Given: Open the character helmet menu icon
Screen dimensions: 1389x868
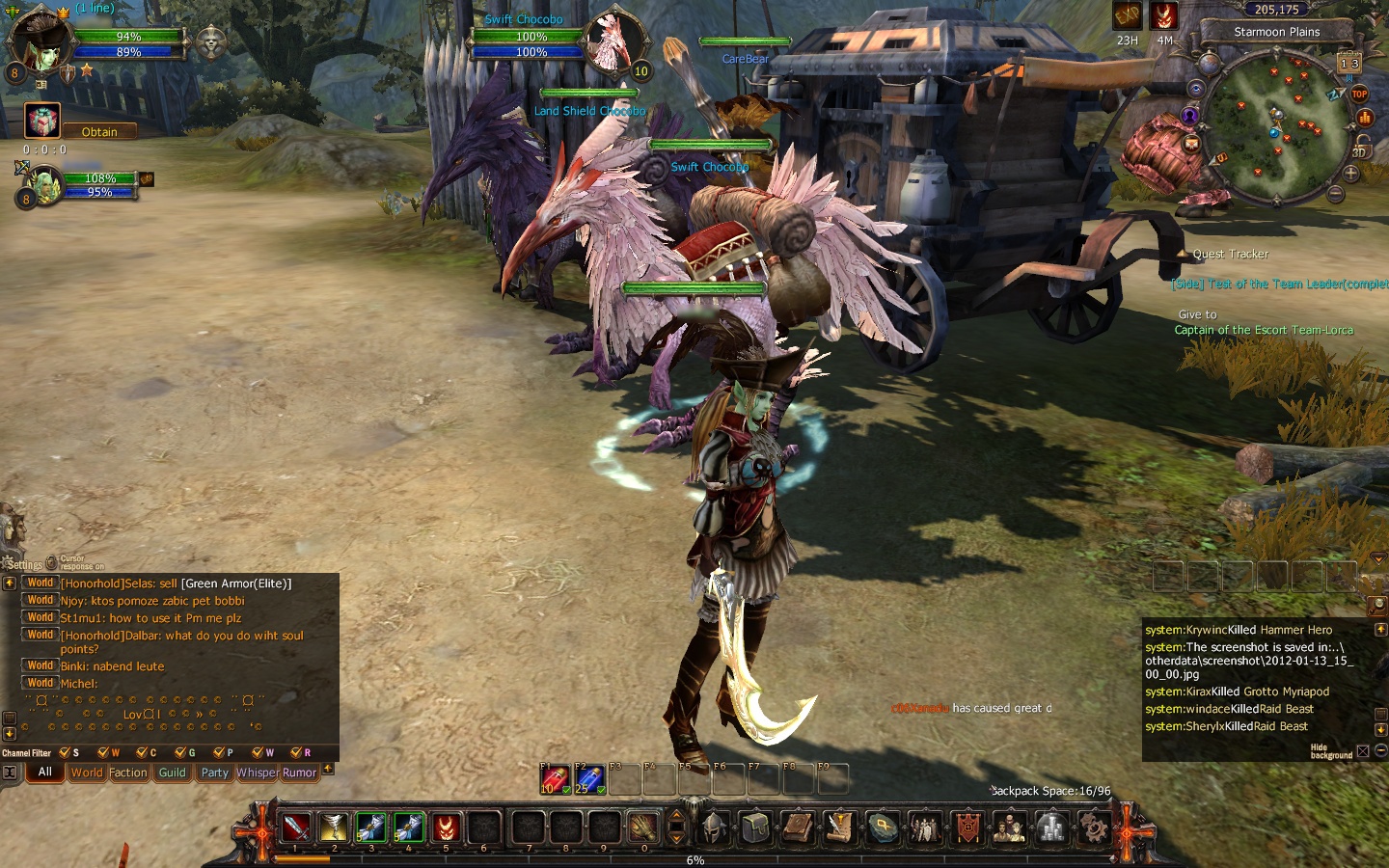Looking at the screenshot, I should coord(714,827).
